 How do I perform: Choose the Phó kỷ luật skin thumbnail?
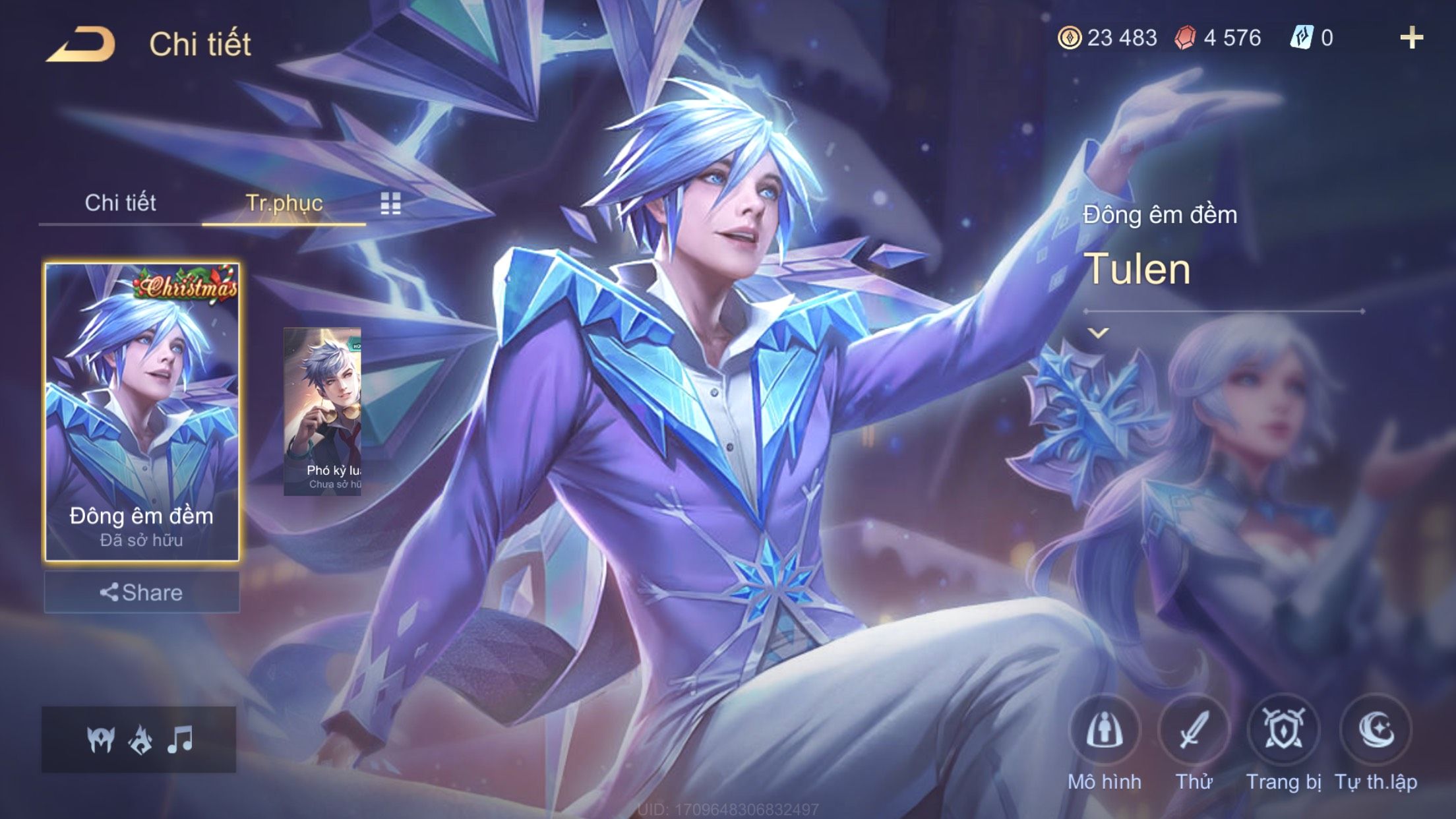pyautogui.click(x=322, y=411)
